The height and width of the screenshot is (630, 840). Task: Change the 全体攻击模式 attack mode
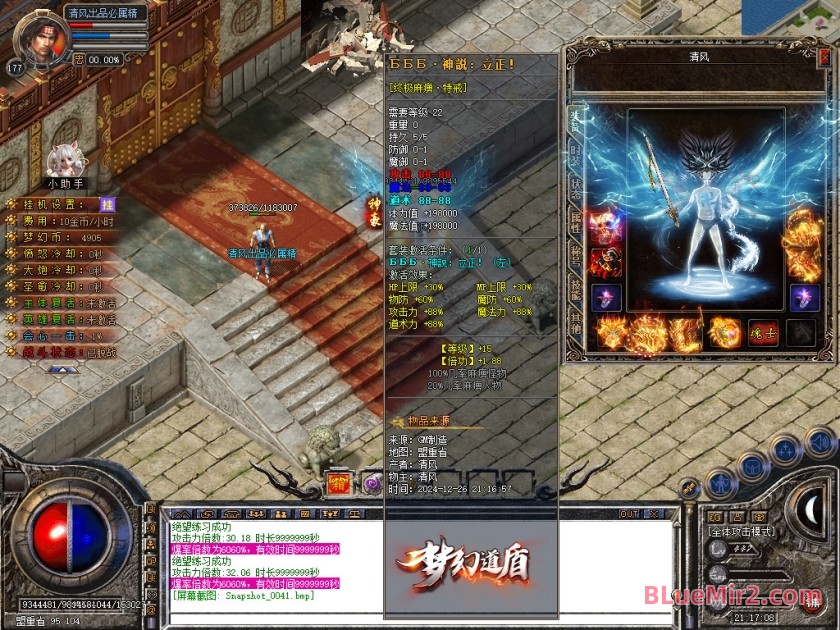click(x=741, y=531)
